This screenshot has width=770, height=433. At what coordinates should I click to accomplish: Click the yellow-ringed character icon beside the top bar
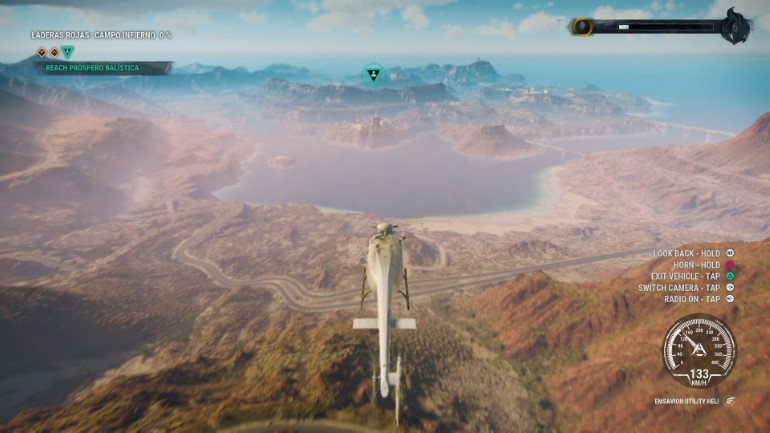[x=581, y=27]
